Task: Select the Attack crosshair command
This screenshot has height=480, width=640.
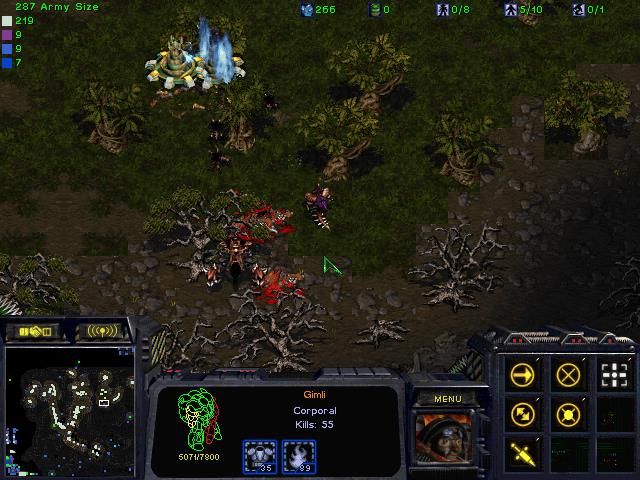Action: point(613,376)
